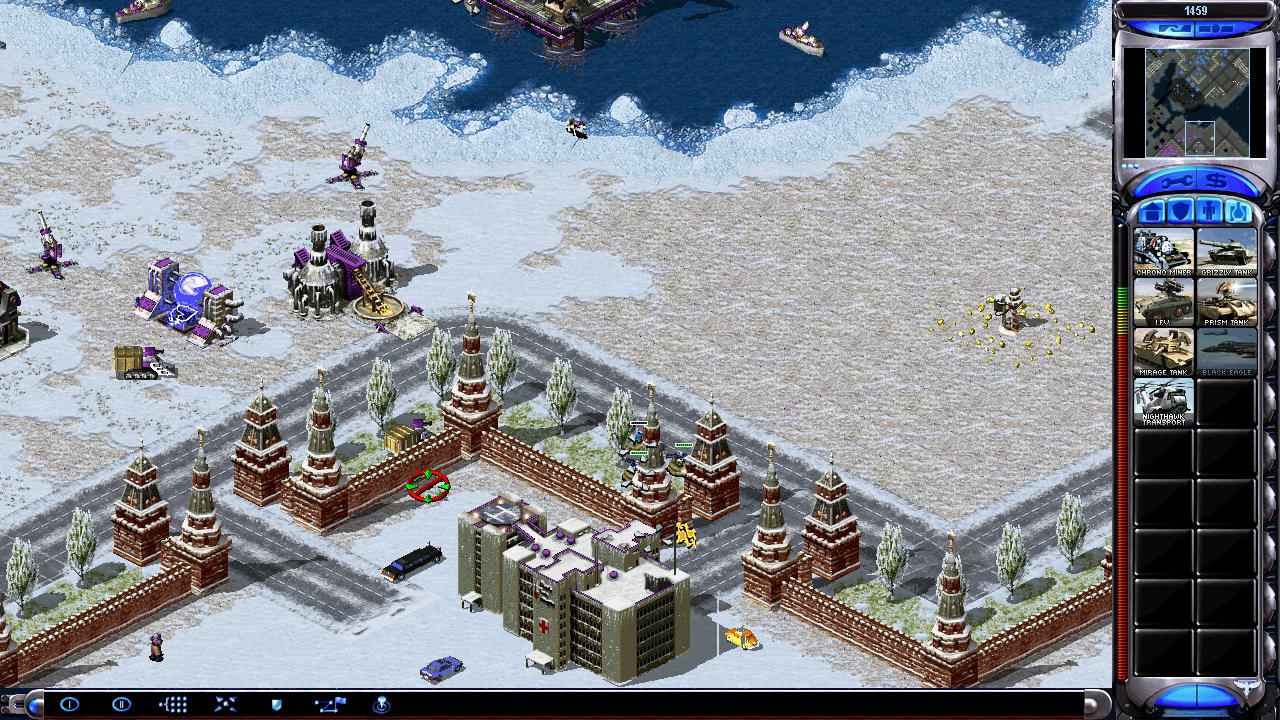This screenshot has width=1280, height=720.
Task: Produce a Mirage Tank
Action: (x=1163, y=353)
